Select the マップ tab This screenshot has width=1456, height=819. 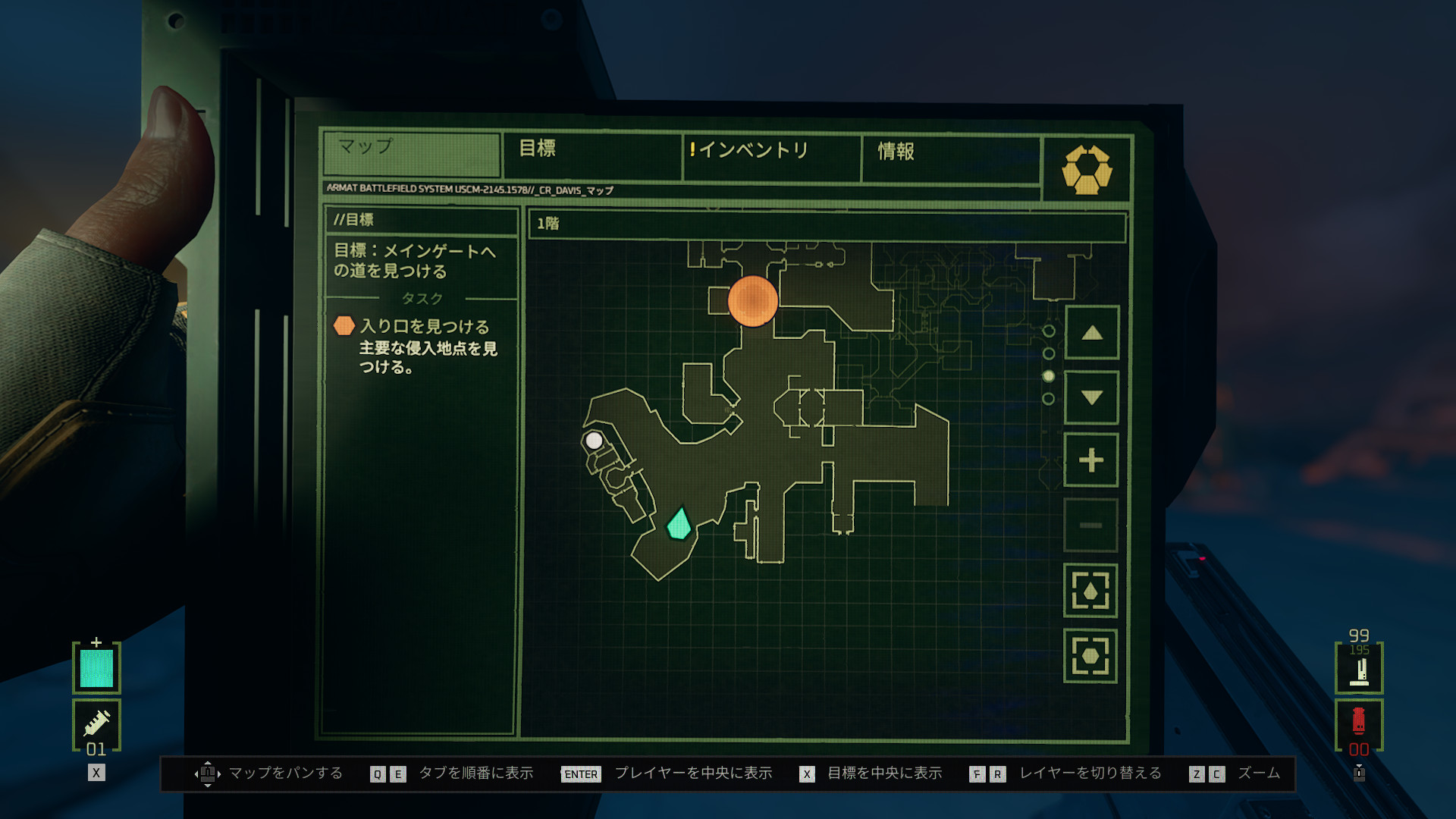coord(411,150)
